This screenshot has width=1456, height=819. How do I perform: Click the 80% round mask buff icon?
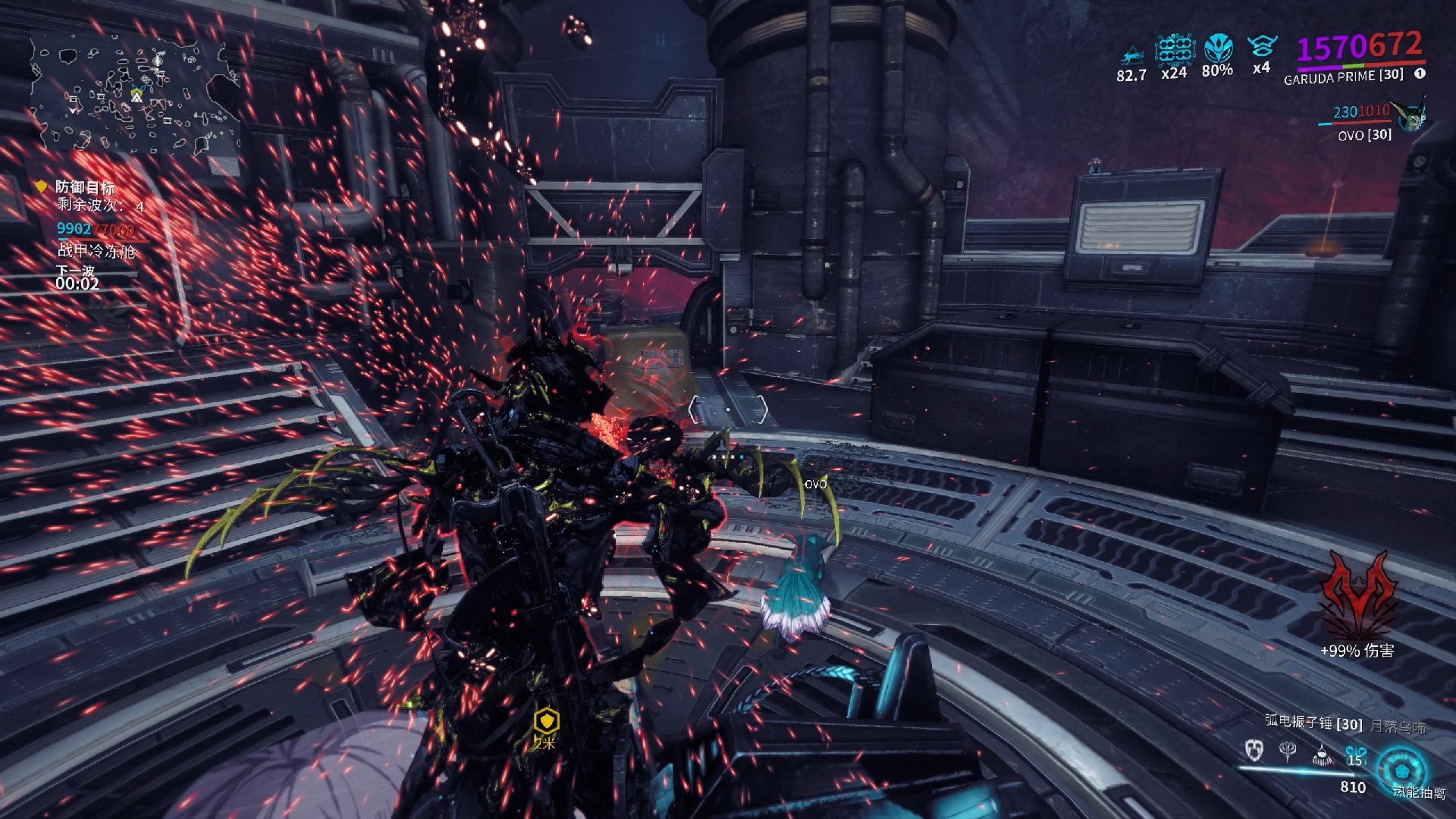pyautogui.click(x=1218, y=49)
